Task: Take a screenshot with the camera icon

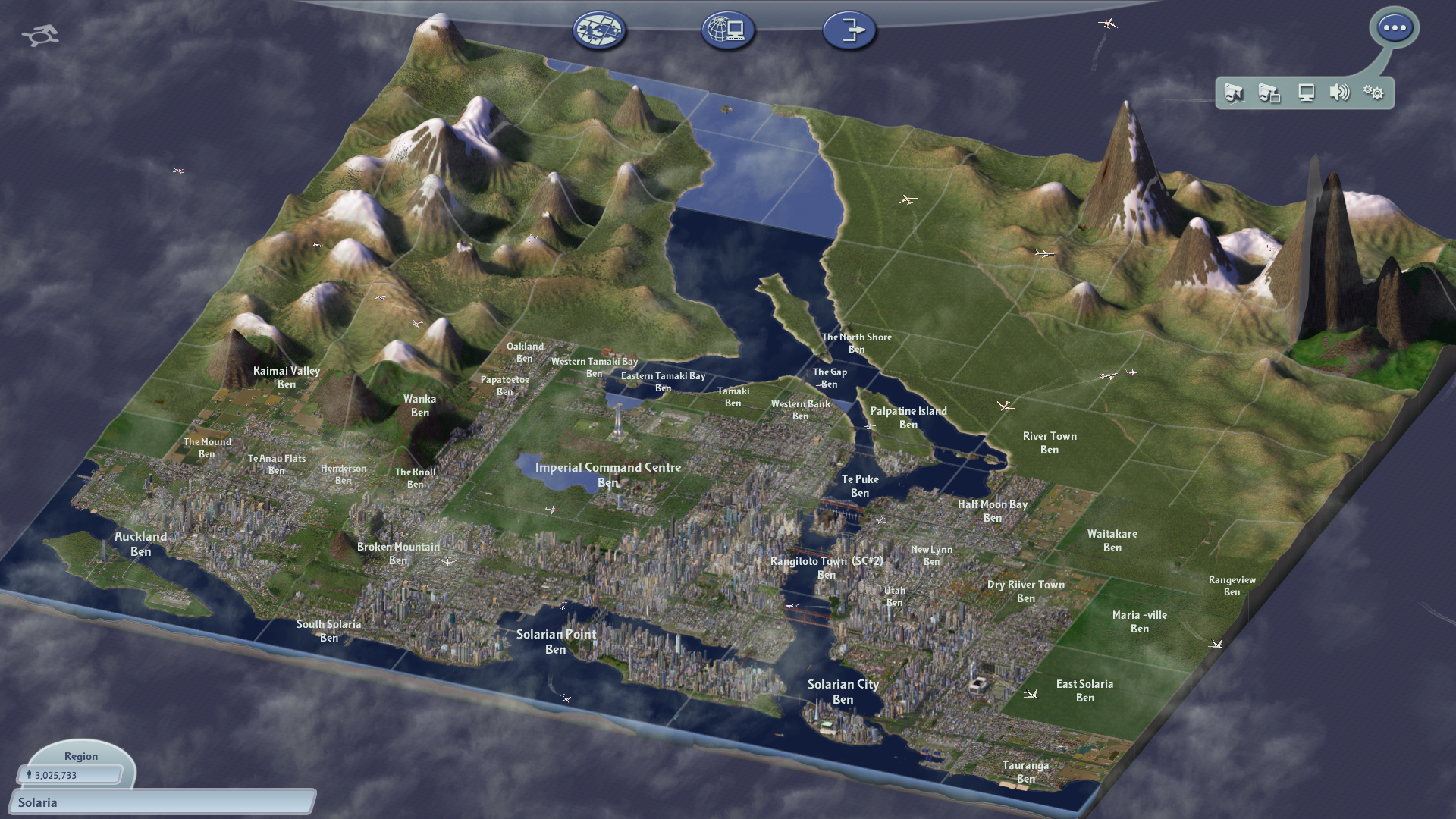Action: (1234, 93)
